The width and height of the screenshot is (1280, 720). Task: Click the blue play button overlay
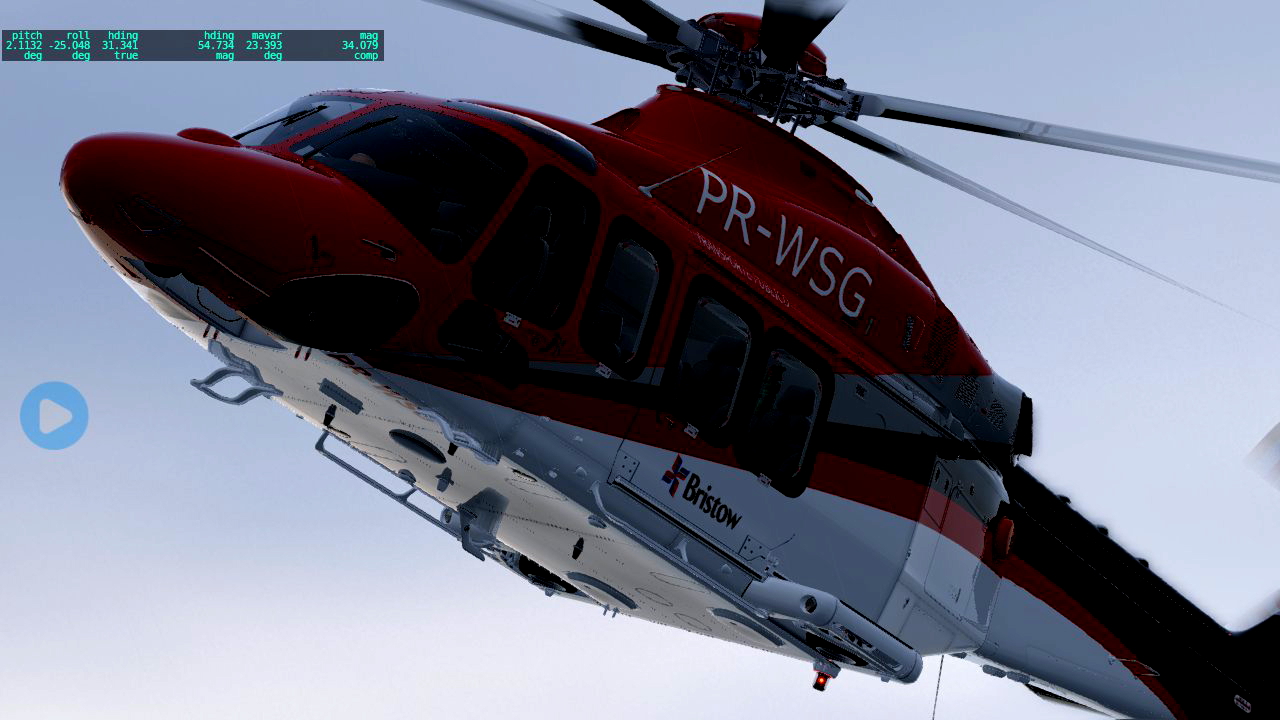click(54, 415)
